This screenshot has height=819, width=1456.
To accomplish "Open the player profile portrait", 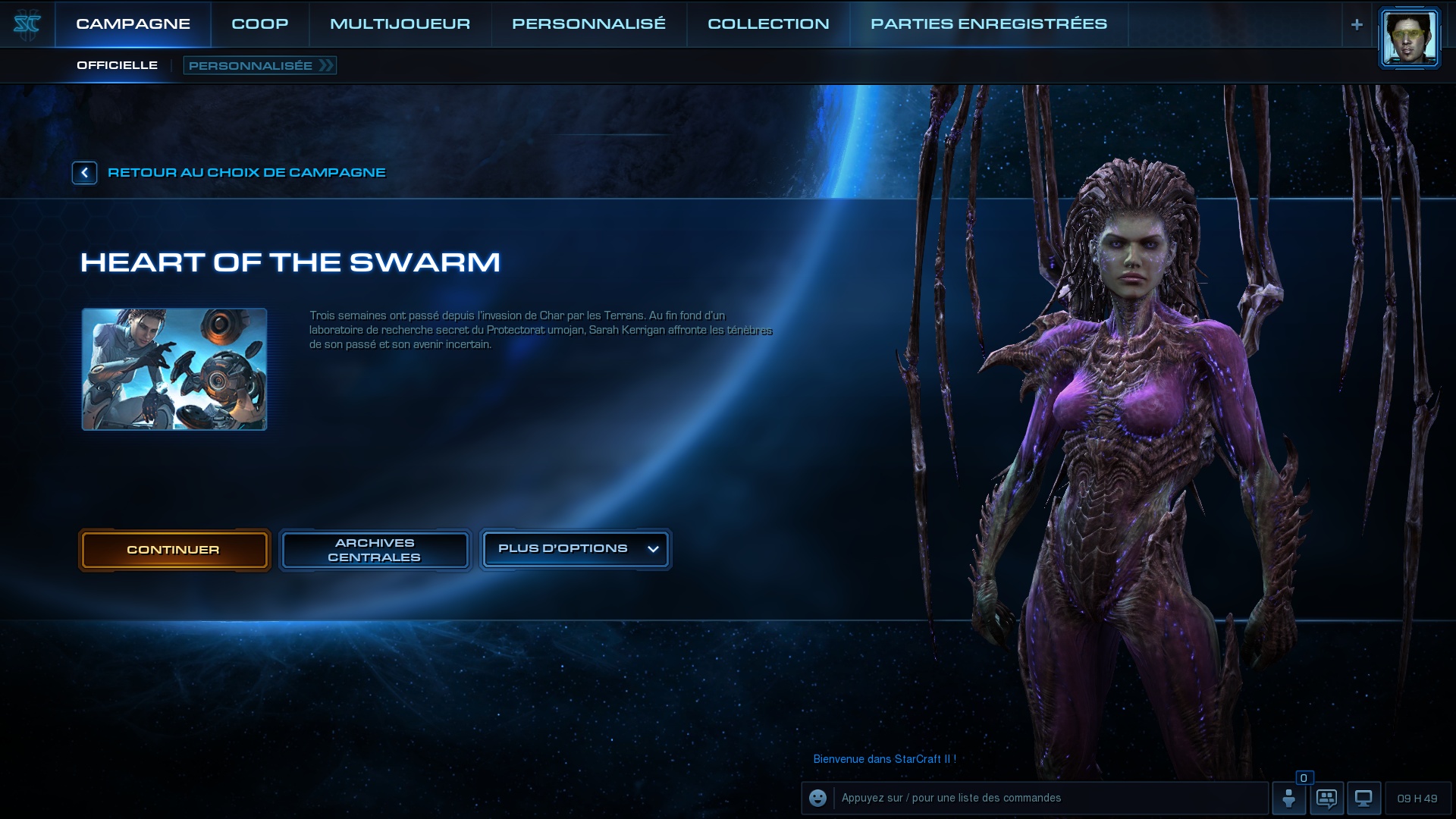I will coord(1409,38).
